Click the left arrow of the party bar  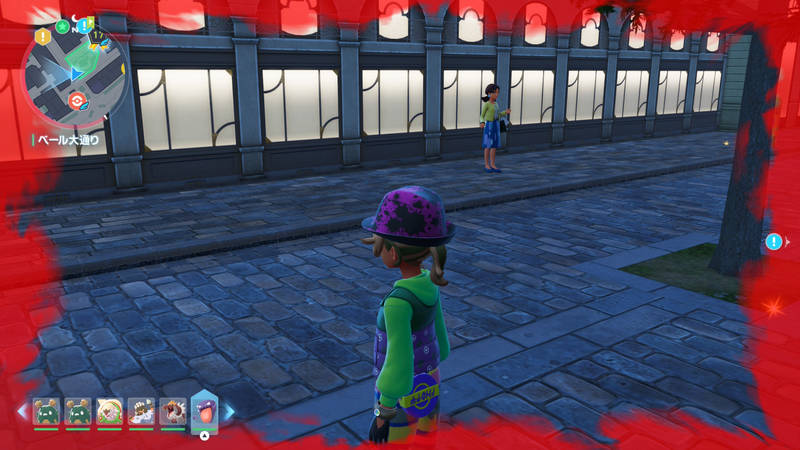(x=21, y=411)
